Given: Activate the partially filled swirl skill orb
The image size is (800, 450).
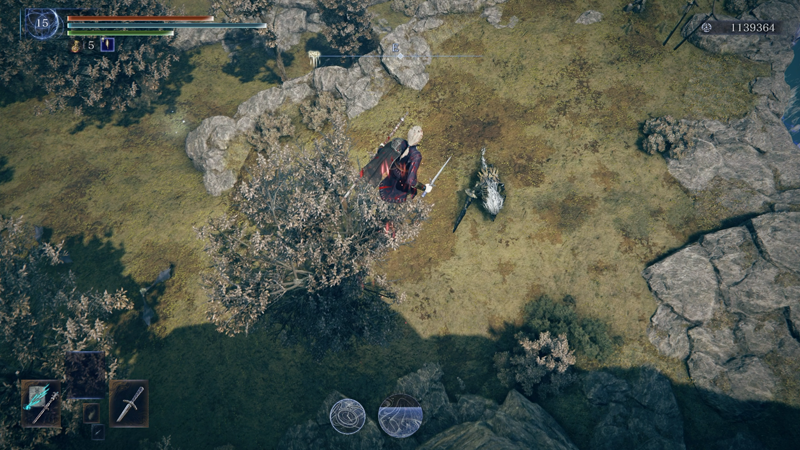Looking at the screenshot, I should [x=400, y=416].
